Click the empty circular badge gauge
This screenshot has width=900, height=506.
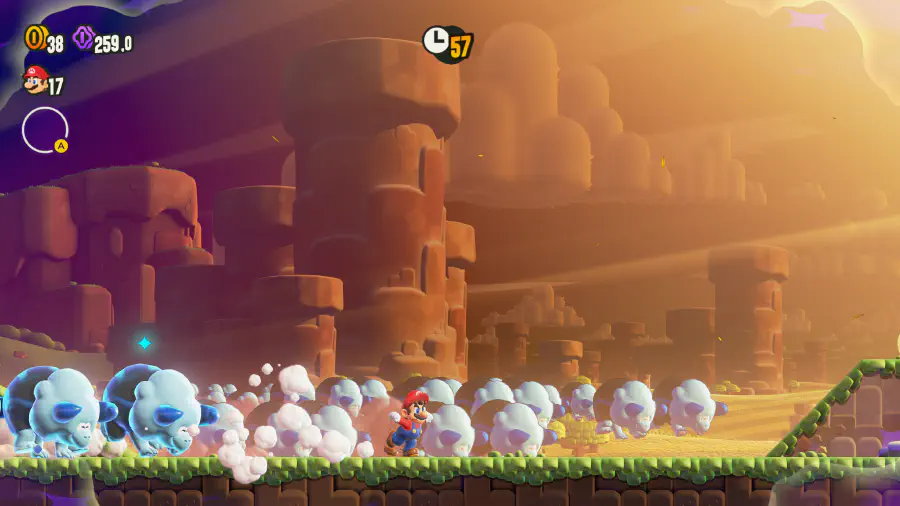tap(45, 130)
